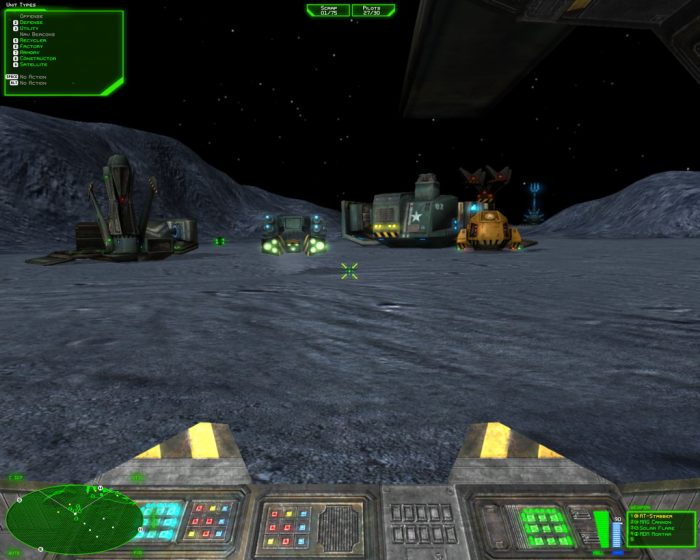Viewport: 700px width, 560px height.
Task: Select the AT-Stabber weapon
Action: 655,515
